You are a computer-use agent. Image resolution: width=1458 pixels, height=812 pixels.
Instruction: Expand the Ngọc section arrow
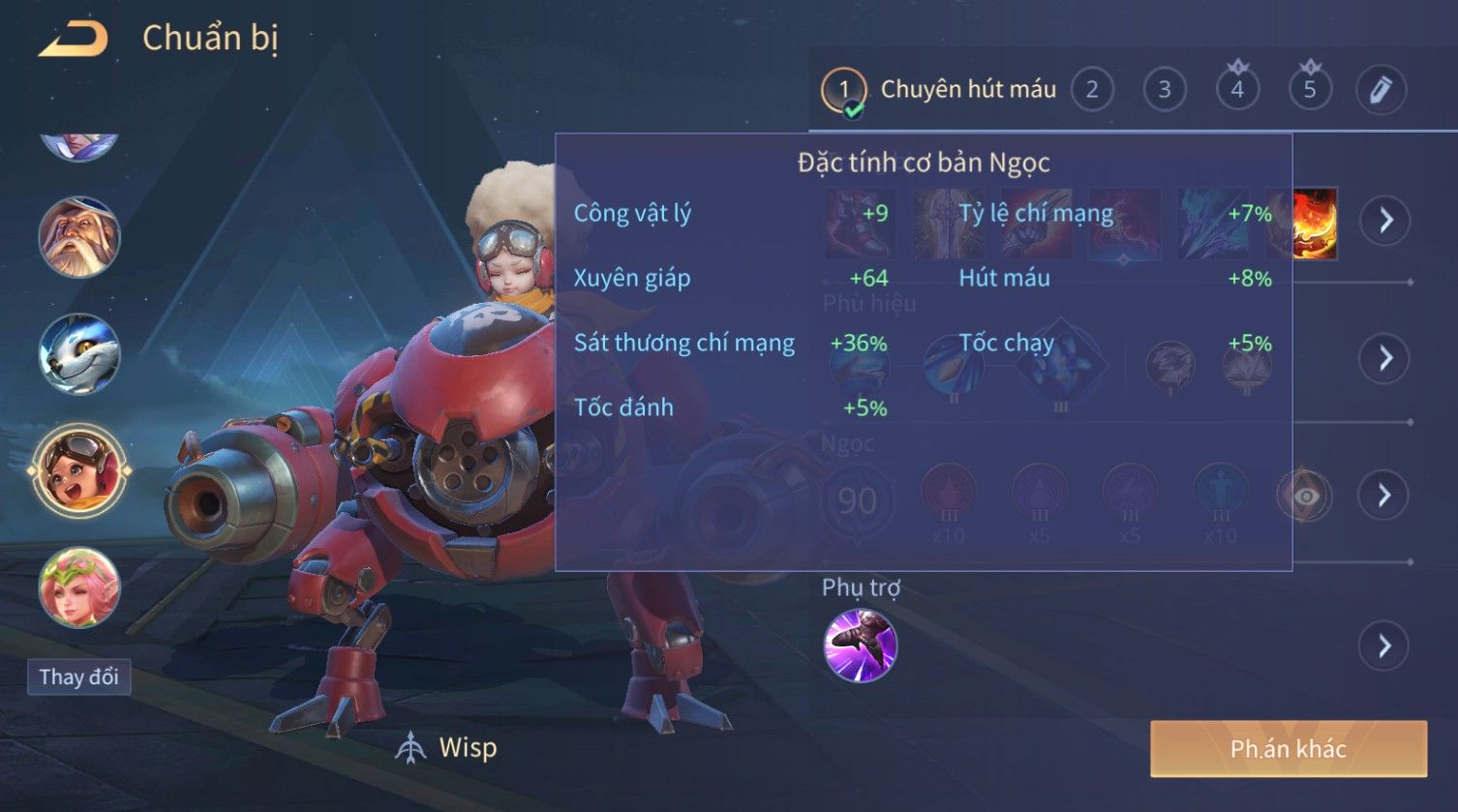point(1386,496)
